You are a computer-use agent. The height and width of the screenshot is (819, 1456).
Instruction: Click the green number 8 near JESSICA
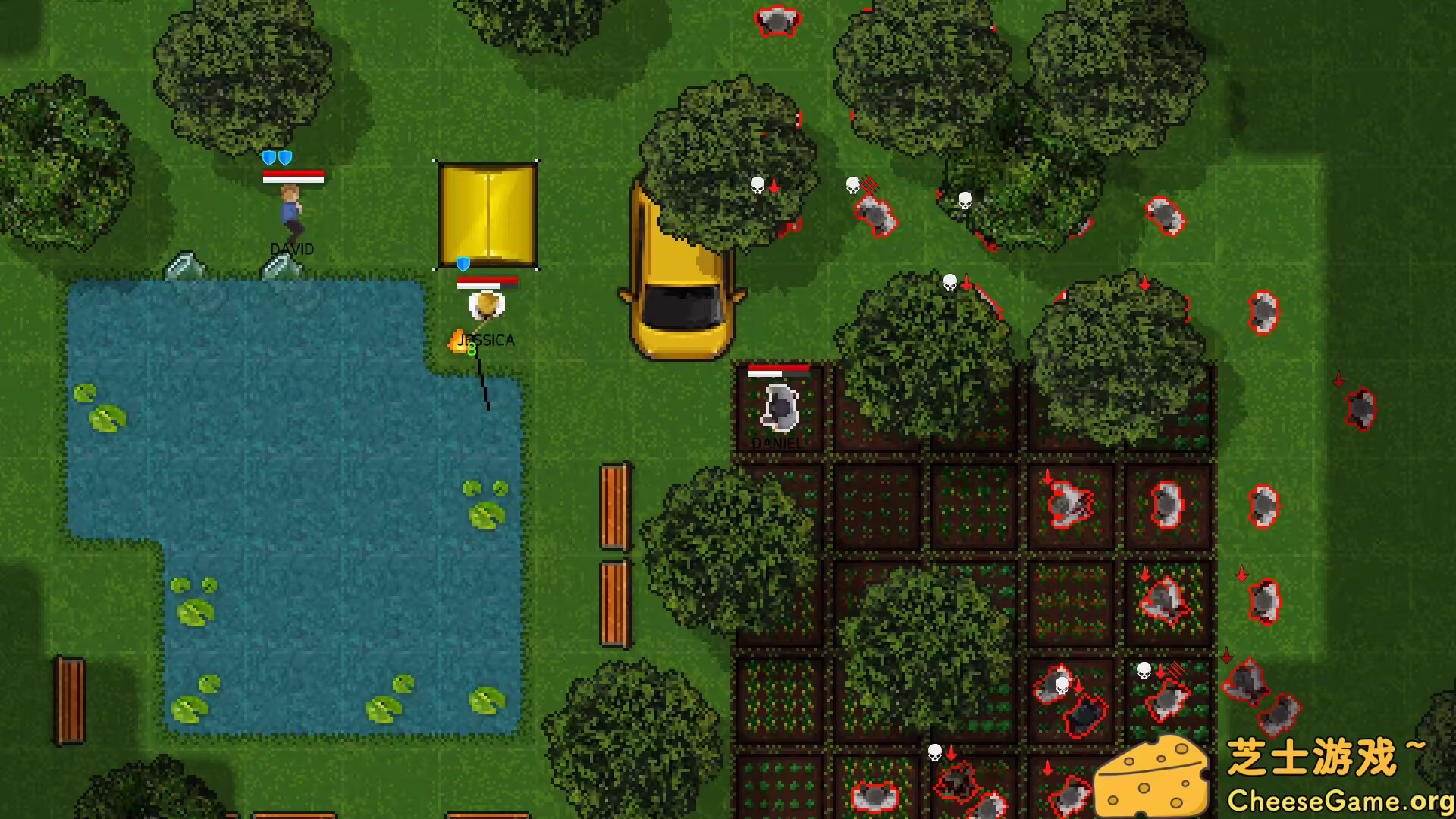[470, 350]
